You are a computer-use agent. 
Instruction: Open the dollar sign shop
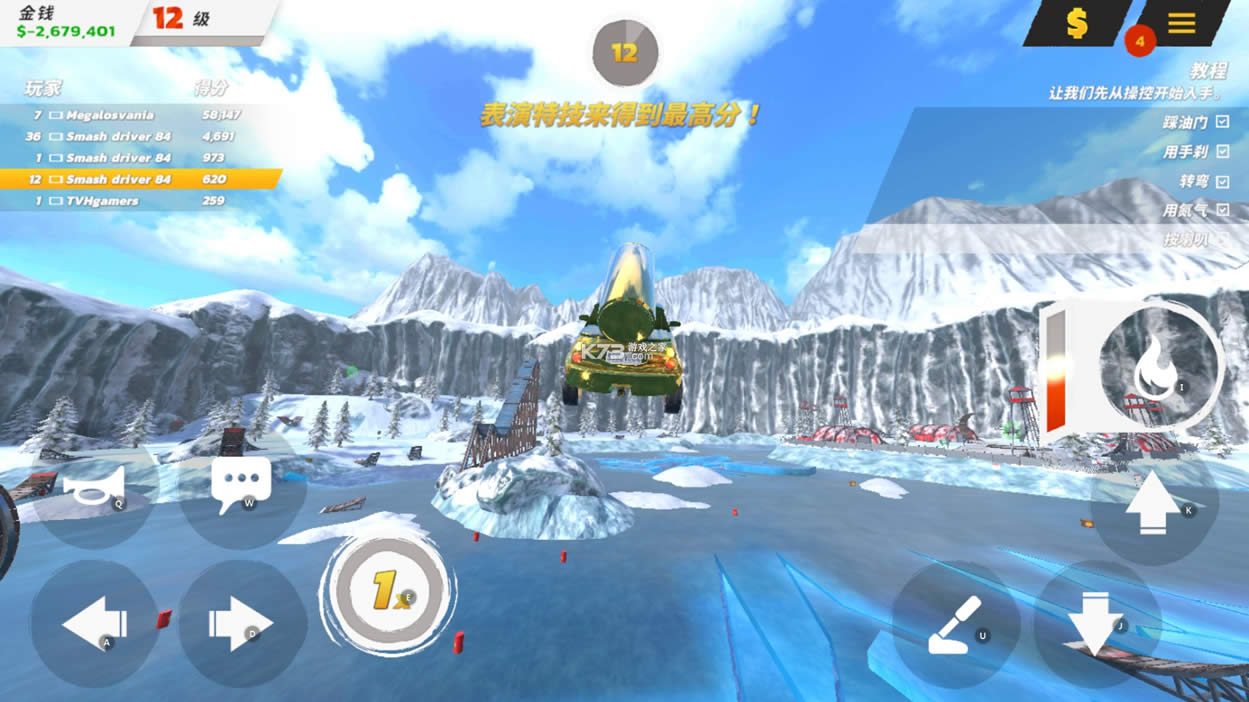1076,23
